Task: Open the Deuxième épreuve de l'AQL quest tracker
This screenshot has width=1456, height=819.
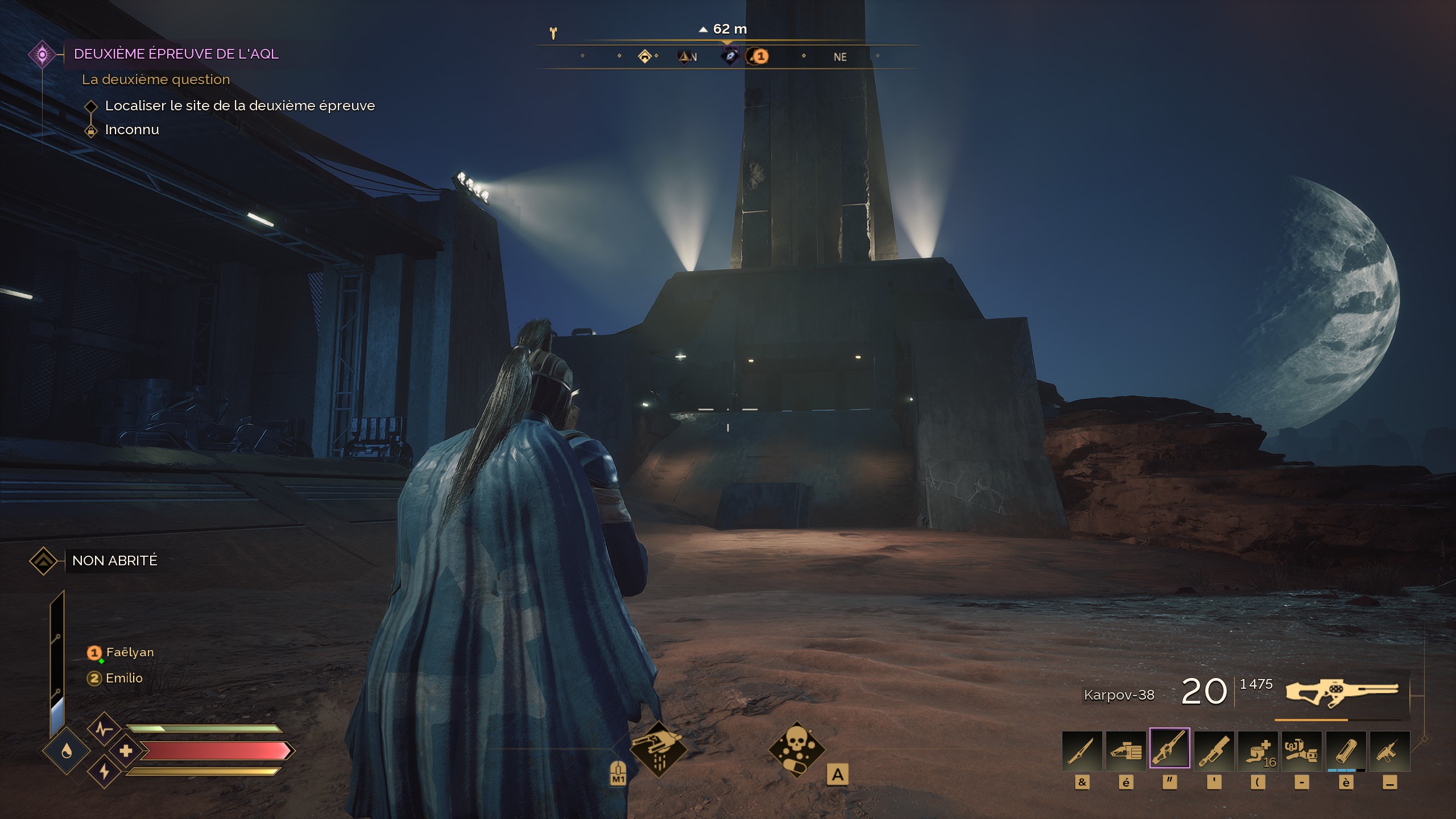Action: [x=176, y=54]
